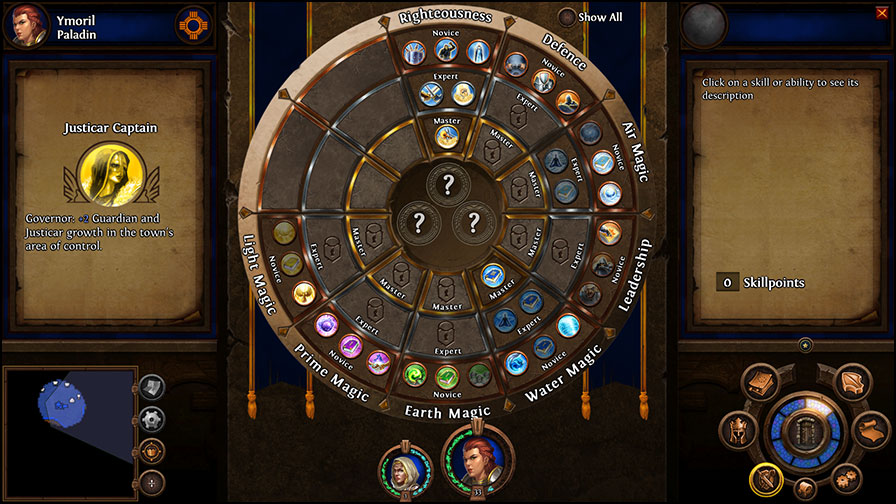The image size is (896, 504).
Task: Click the grey gear button beside the minimap
Action: (x=150, y=419)
